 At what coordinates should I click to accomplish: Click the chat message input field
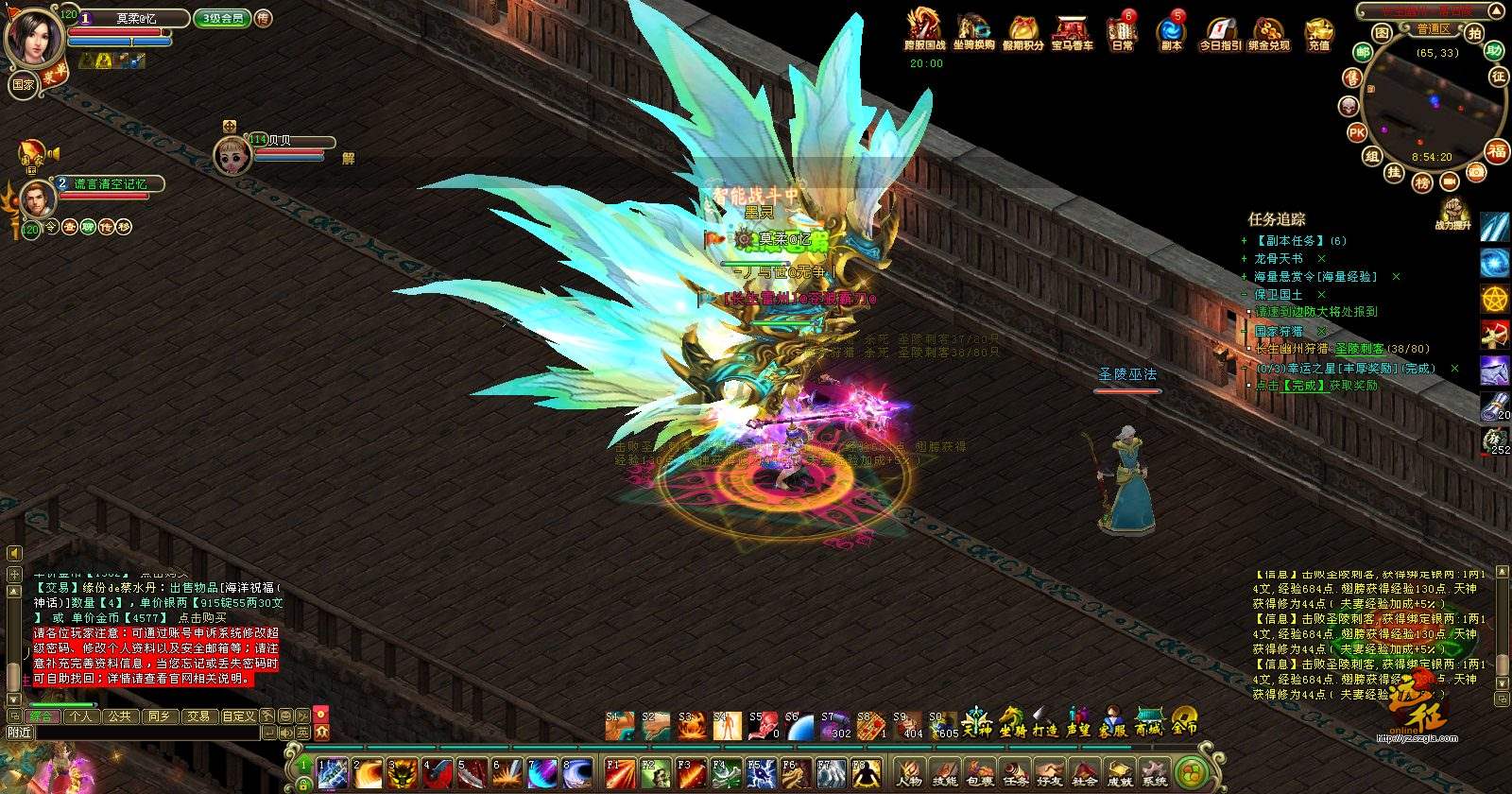click(146, 733)
